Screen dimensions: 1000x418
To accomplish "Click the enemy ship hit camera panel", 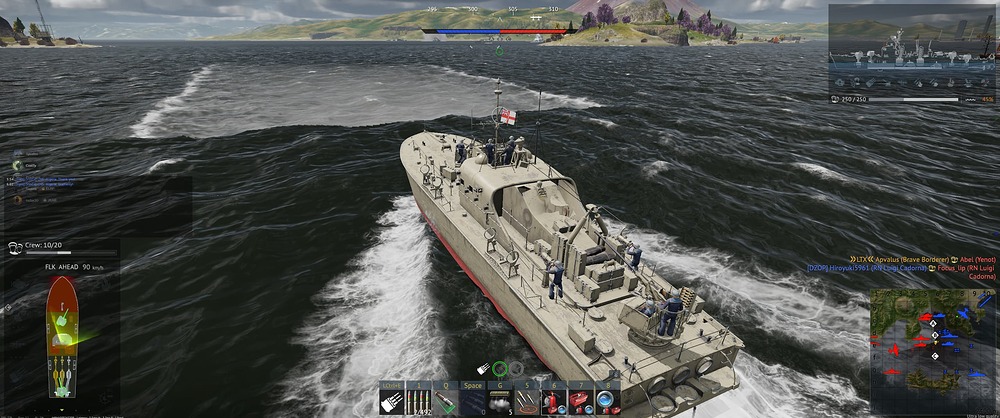I will (911, 48).
